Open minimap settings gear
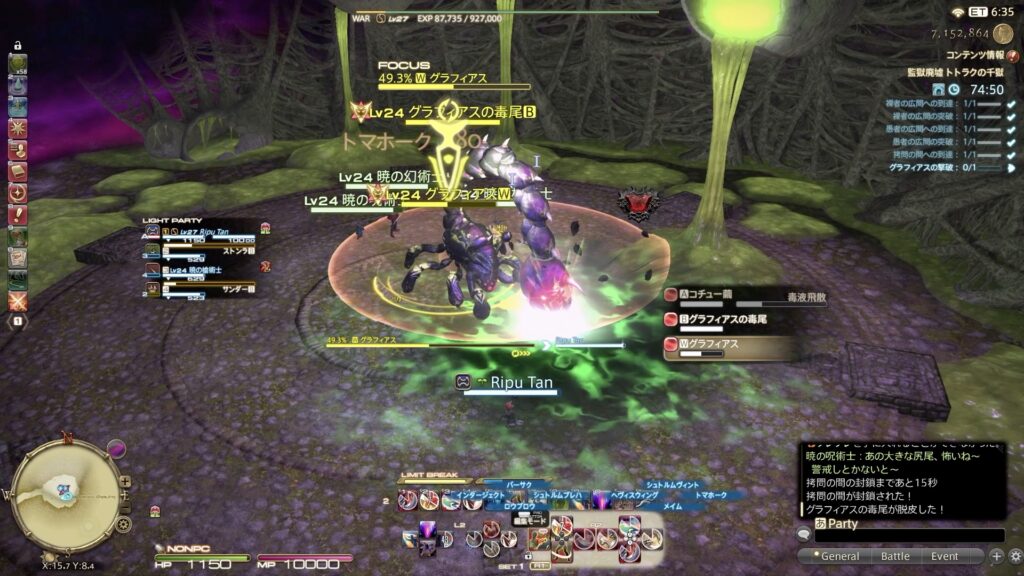The height and width of the screenshot is (576, 1024). click(123, 523)
